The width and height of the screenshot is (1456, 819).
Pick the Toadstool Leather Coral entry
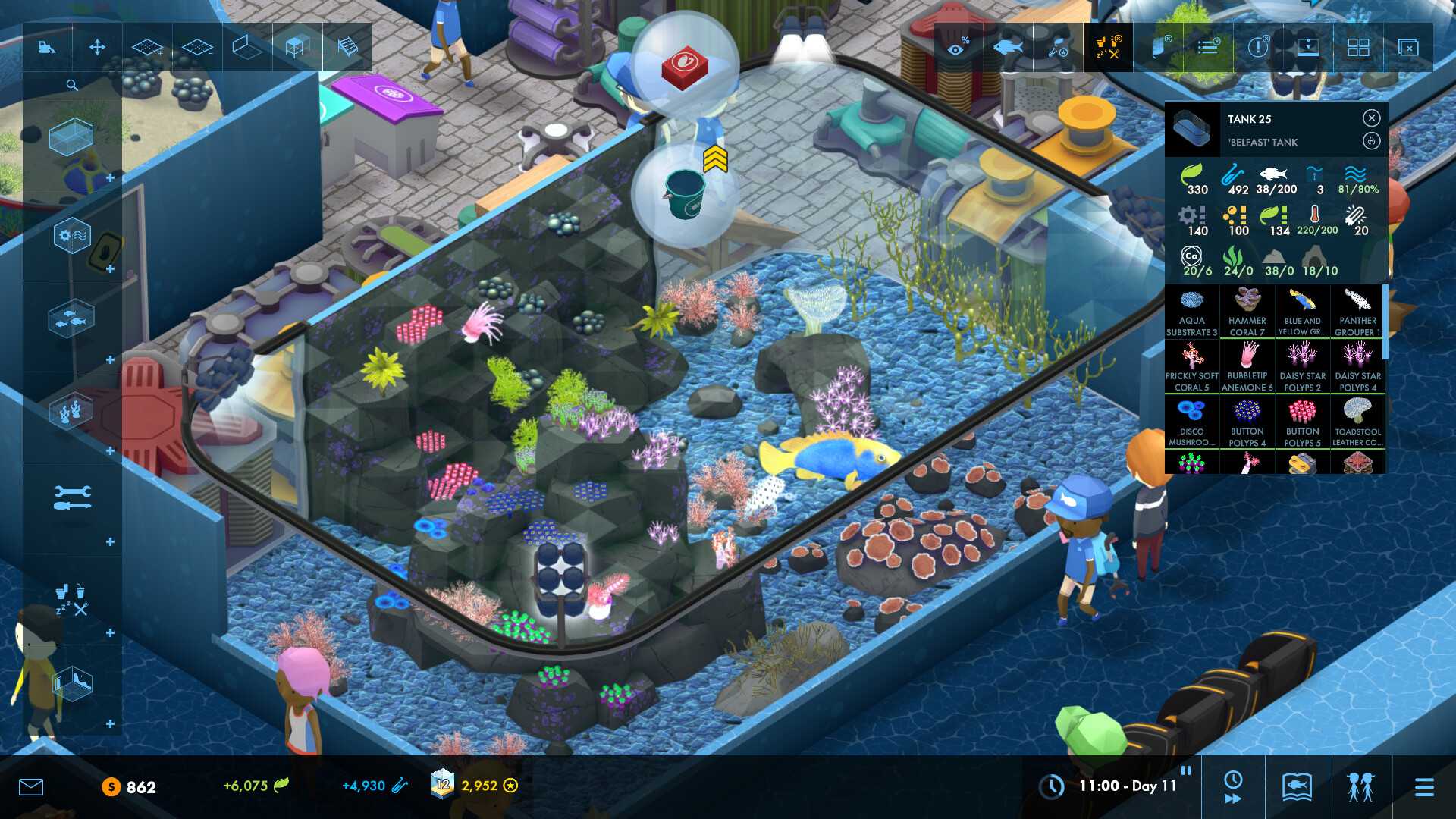pos(1357,422)
